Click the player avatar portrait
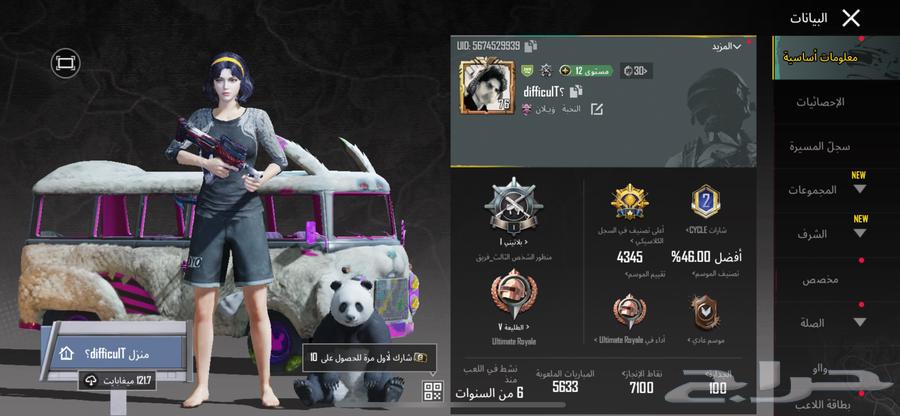900x416 pixels. 486,87
